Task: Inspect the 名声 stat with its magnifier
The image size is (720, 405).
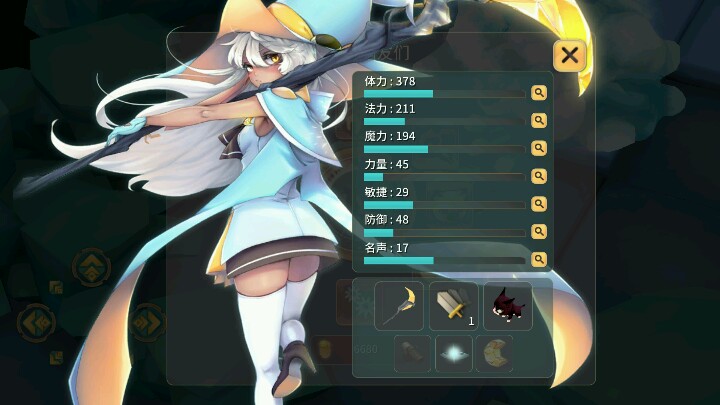Action: (x=539, y=259)
